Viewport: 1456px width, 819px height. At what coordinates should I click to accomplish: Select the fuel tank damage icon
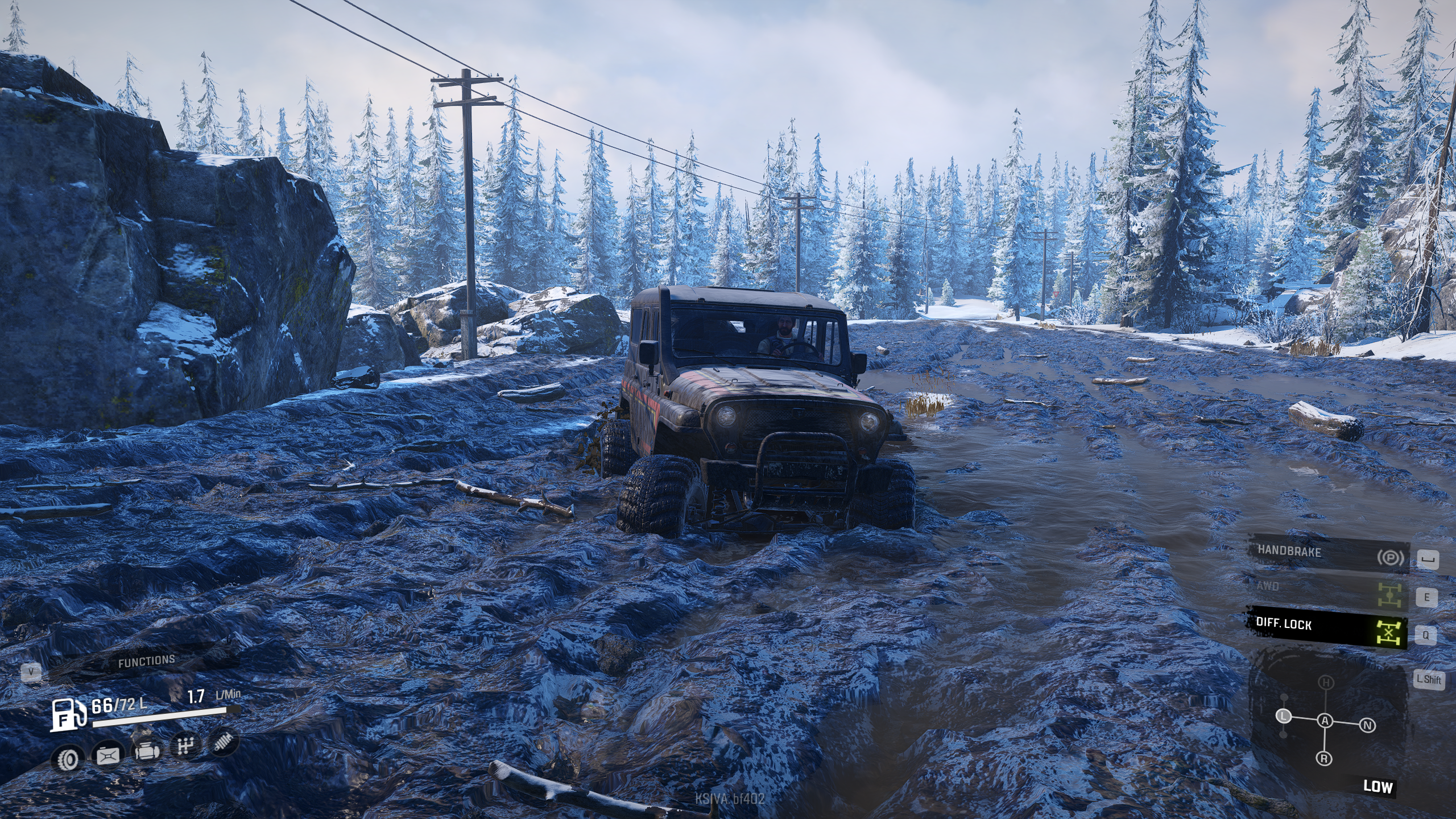click(107, 755)
